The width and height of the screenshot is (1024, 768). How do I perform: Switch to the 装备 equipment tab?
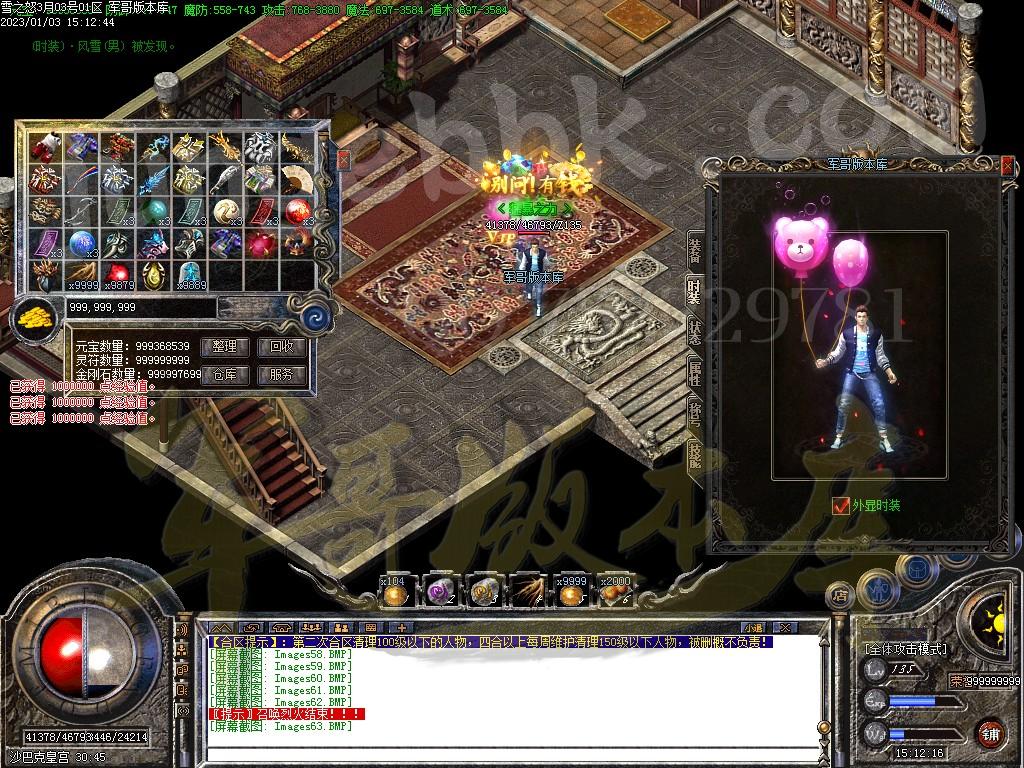694,250
